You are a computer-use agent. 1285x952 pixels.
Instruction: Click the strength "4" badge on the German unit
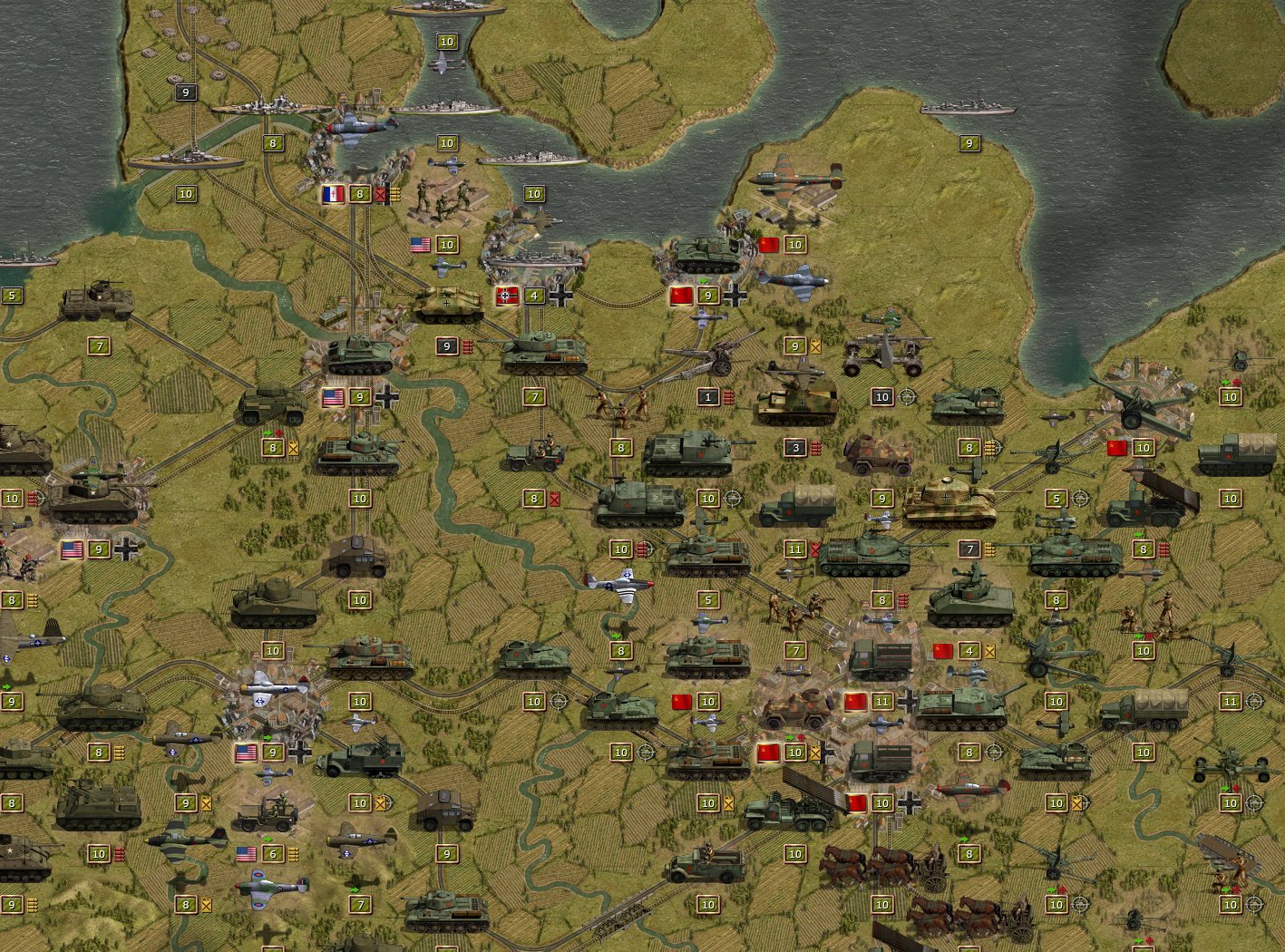pos(535,295)
